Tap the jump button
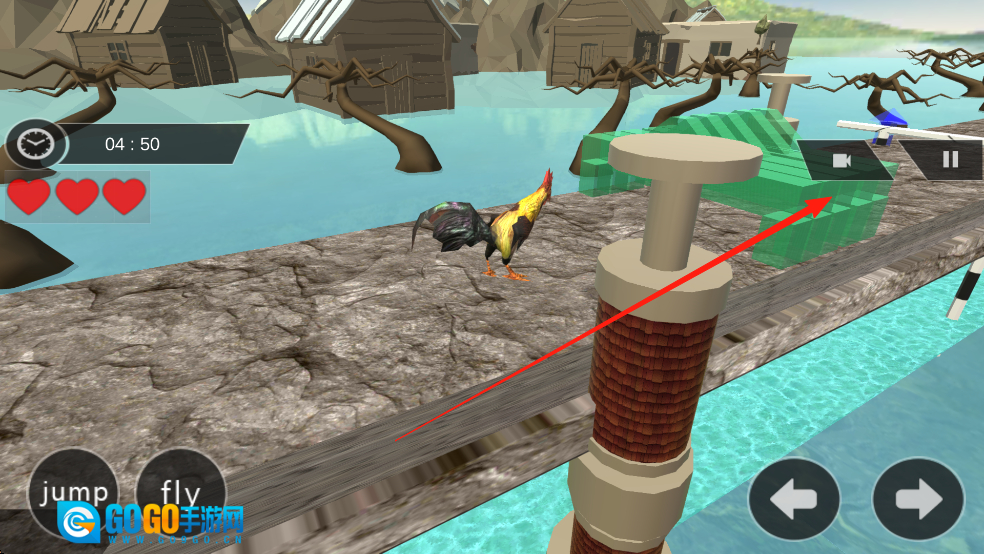The width and height of the screenshot is (984, 554). click(72, 492)
